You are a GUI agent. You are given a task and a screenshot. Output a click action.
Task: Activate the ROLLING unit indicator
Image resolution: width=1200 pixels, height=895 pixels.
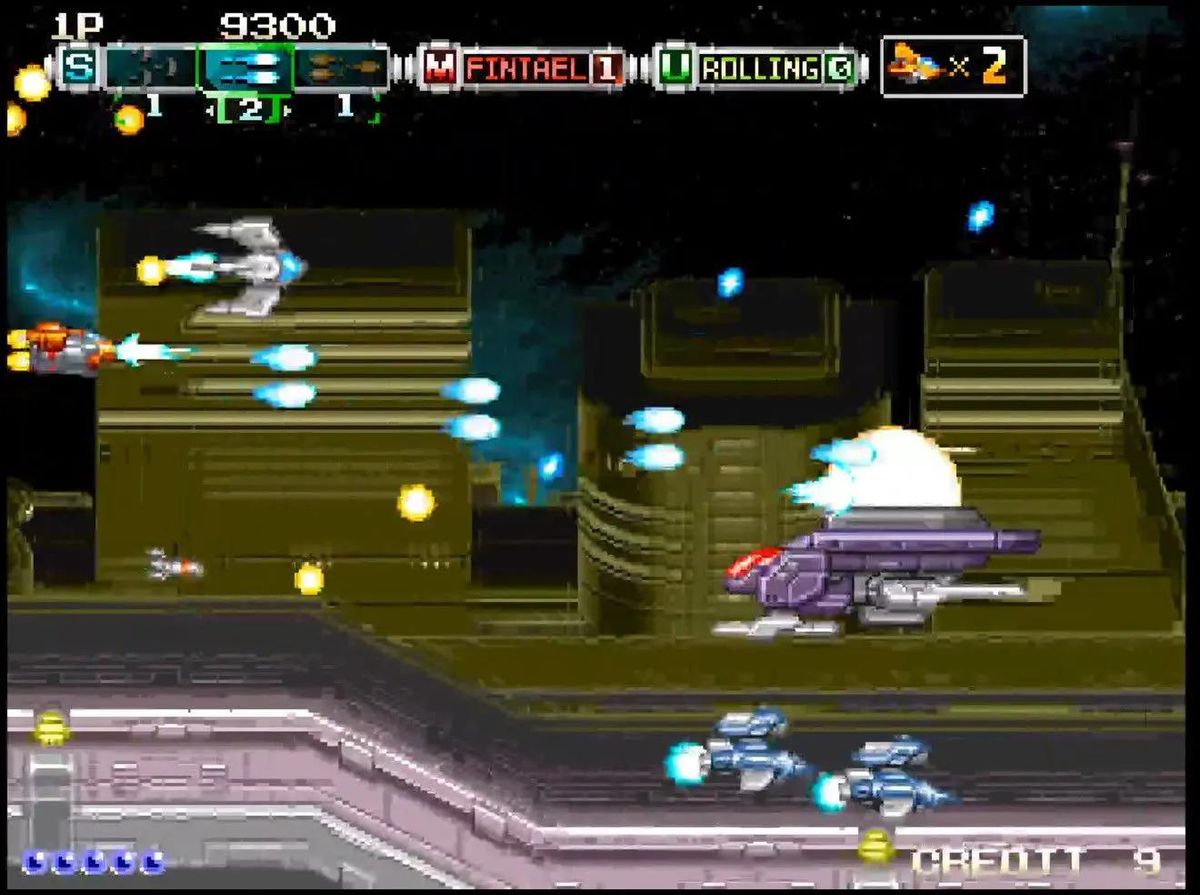(x=760, y=69)
